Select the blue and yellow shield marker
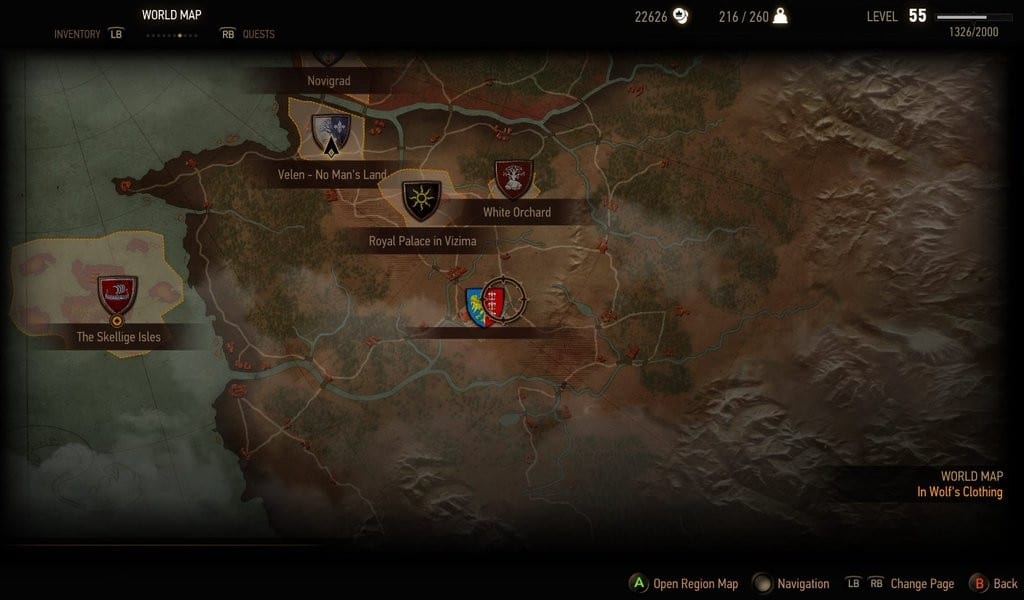The image size is (1024, 600). click(x=476, y=305)
